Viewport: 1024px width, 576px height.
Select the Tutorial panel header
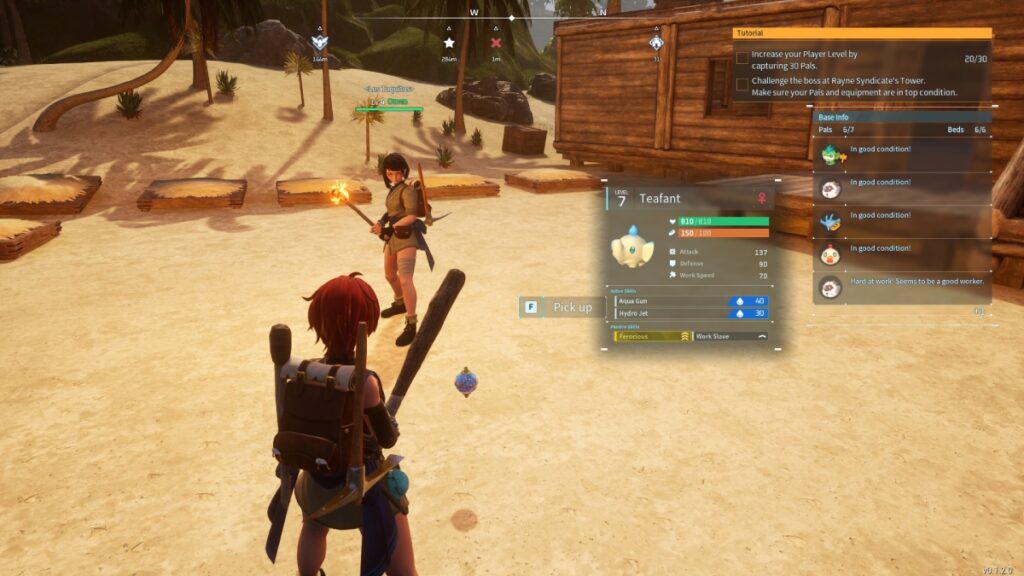(x=862, y=33)
